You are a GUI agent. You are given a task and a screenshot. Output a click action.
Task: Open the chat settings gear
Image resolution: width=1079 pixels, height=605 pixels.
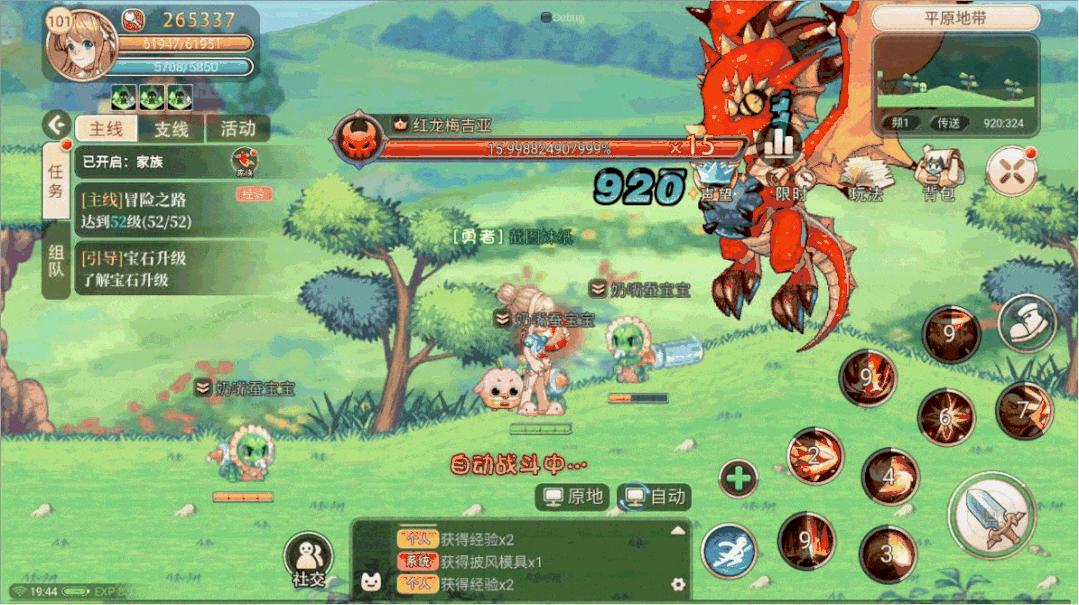(678, 584)
